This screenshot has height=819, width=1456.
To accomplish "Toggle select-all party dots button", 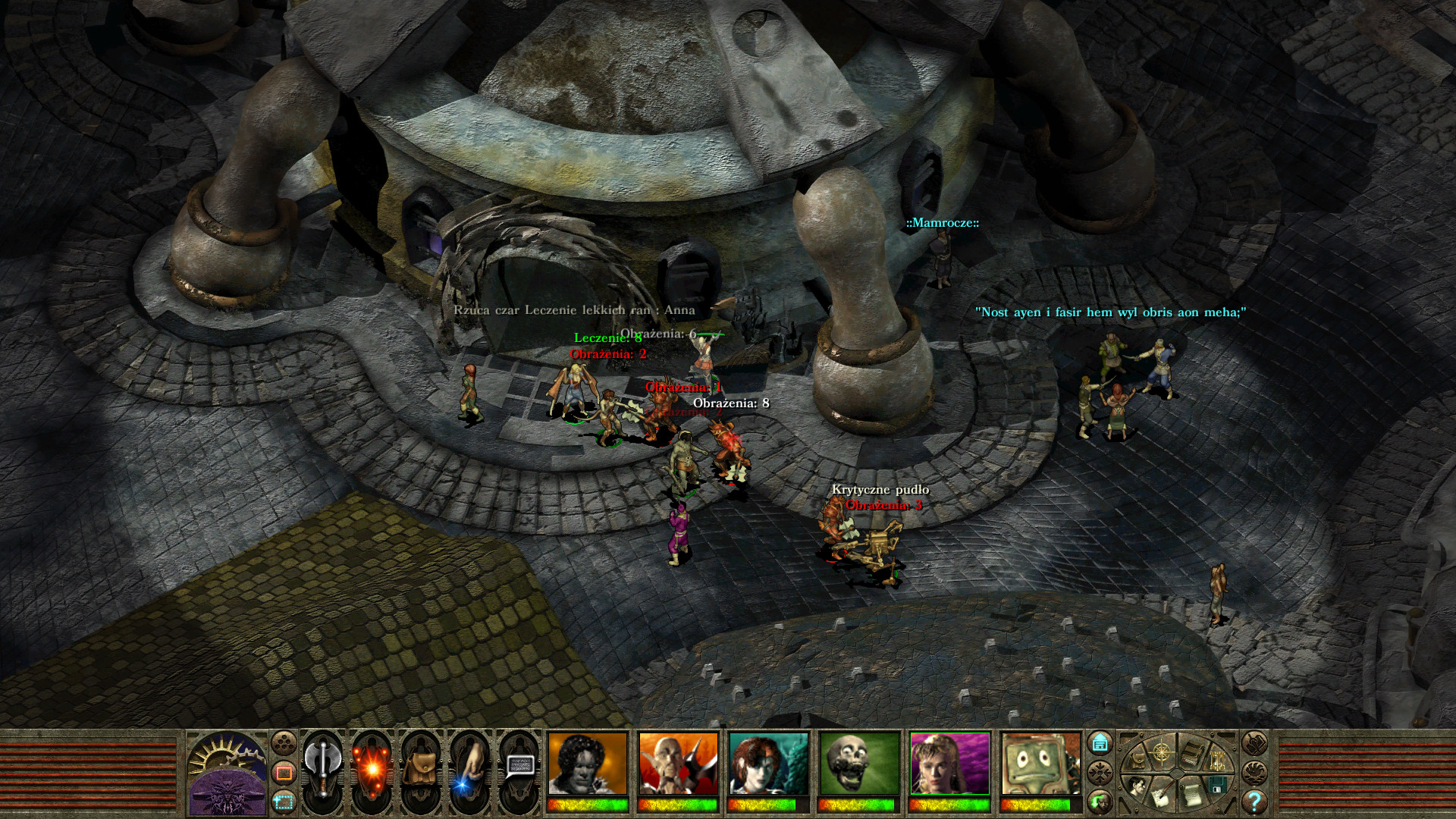I will [x=284, y=742].
